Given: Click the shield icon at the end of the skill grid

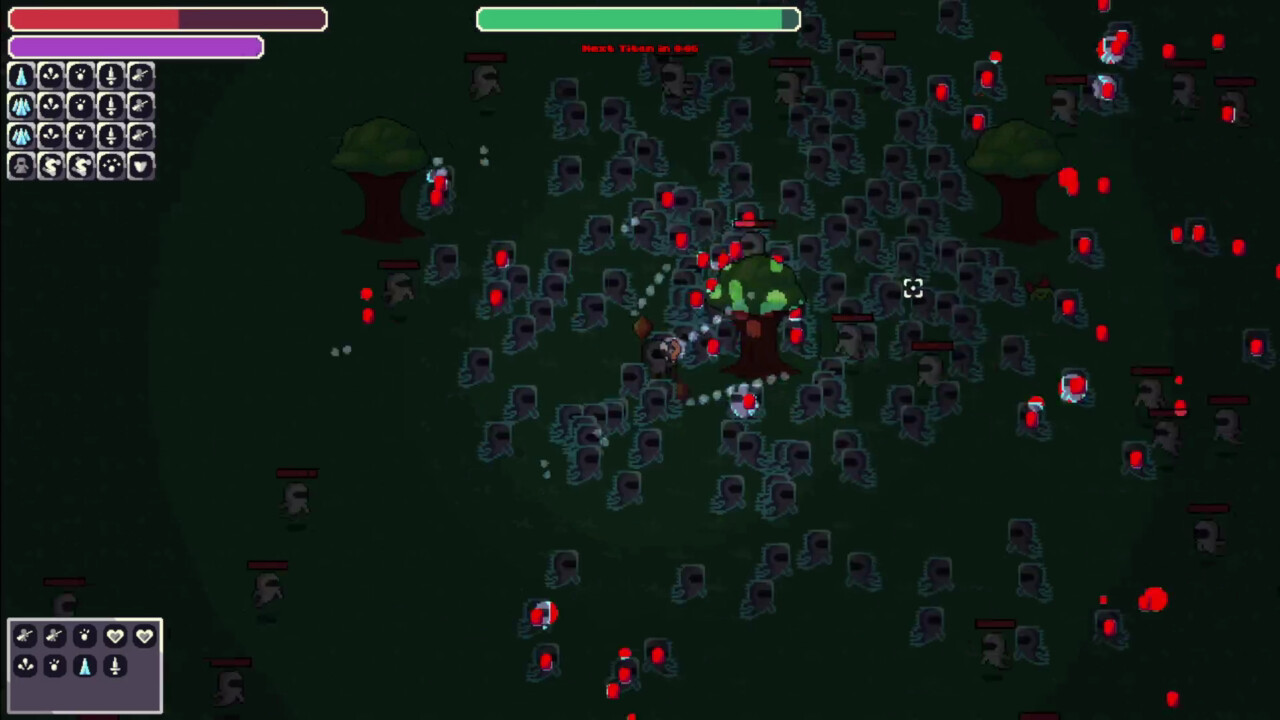Looking at the screenshot, I should [x=139, y=166].
